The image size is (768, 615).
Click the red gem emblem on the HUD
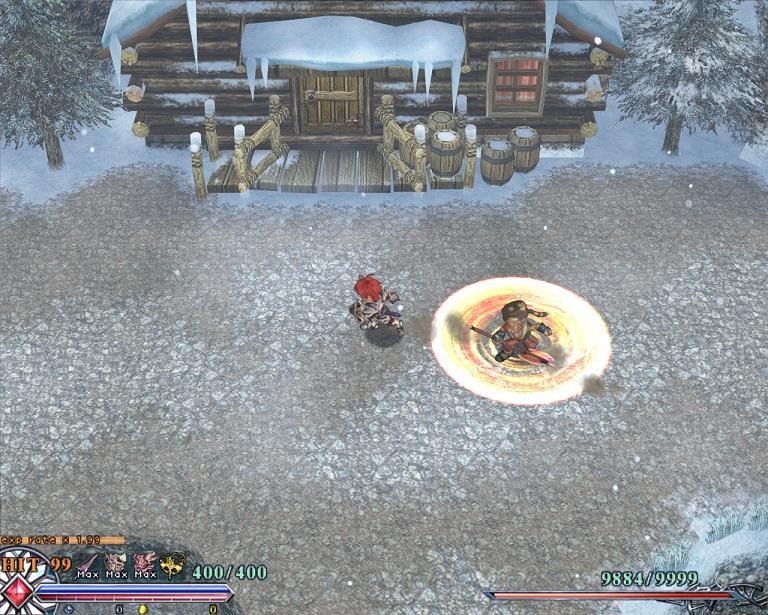pos(16,593)
